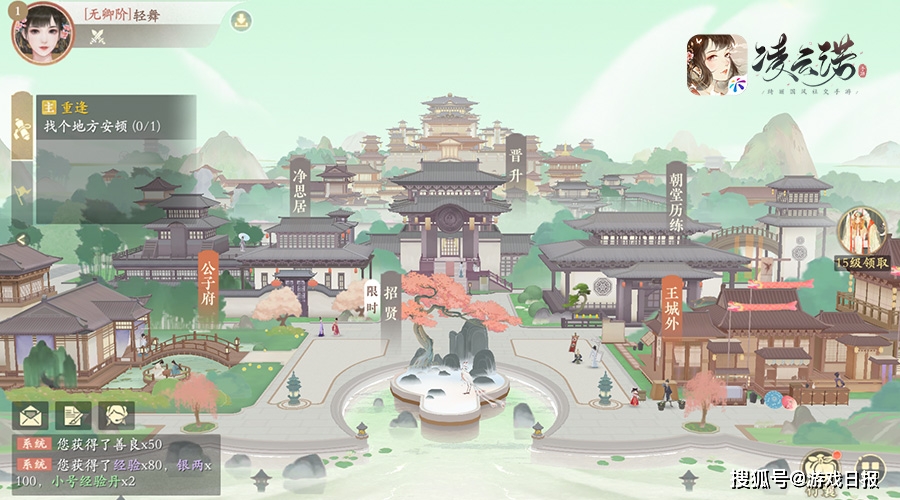
Task: Switch to the flag tab below the scroll
Action: coord(21,191)
